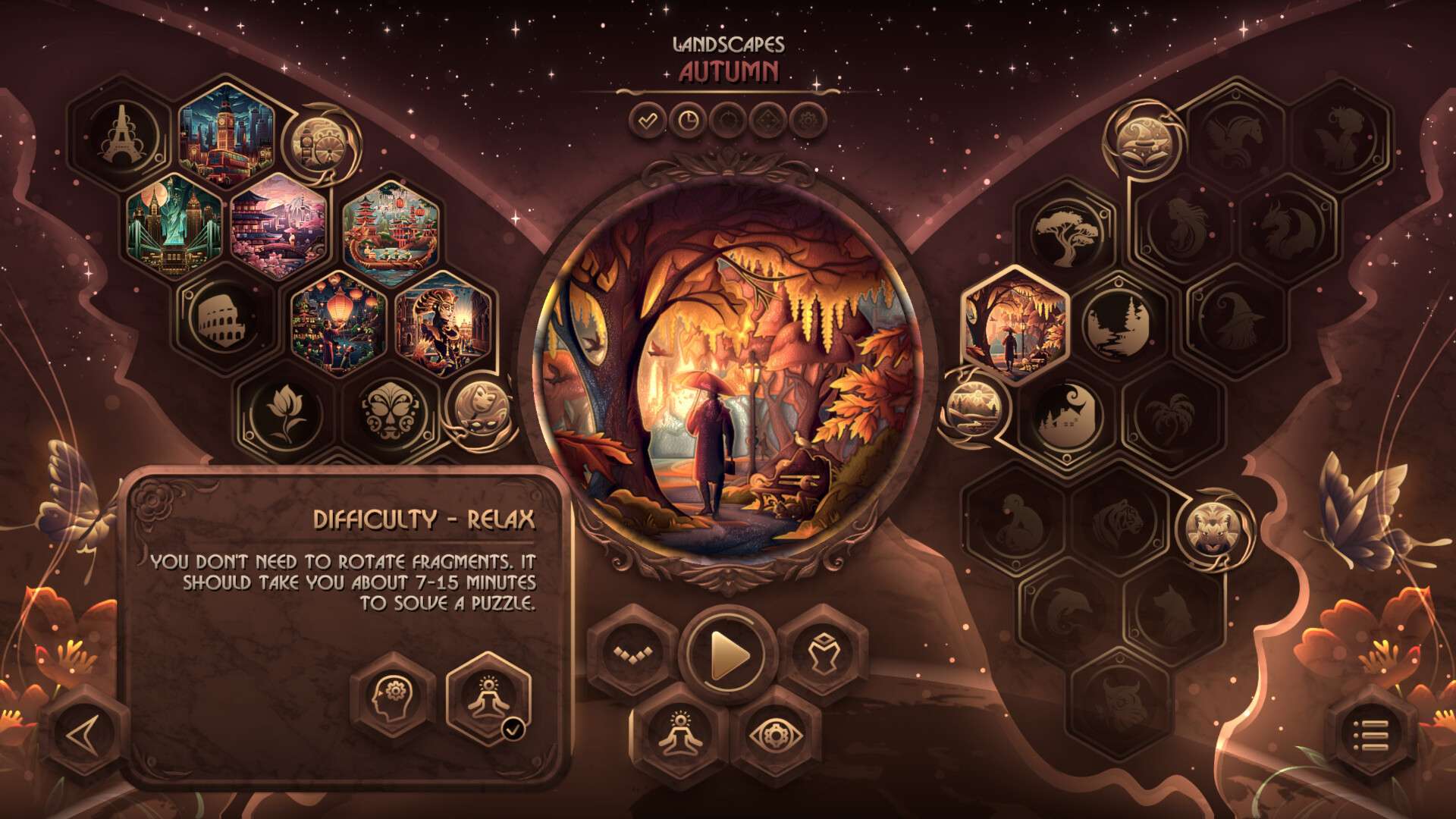This screenshot has width=1456, height=819.
Task: Click the three-diamonds hexagon button
Action: point(631,654)
